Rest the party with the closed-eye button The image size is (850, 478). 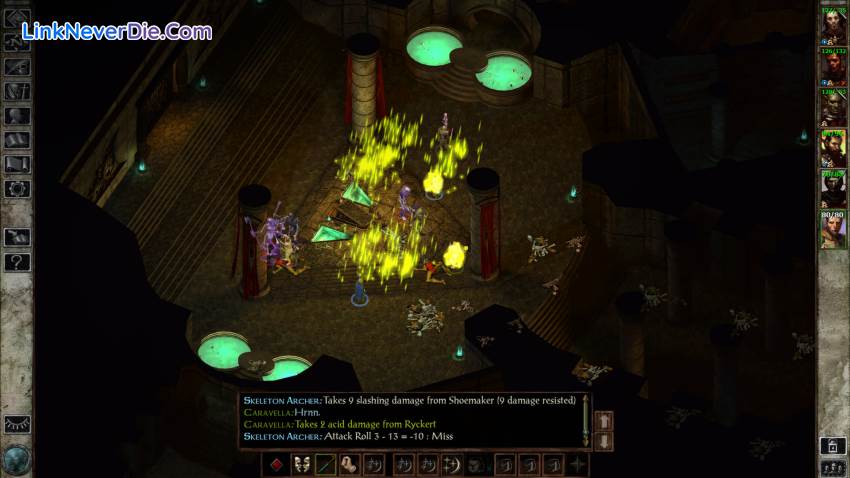(x=17, y=424)
